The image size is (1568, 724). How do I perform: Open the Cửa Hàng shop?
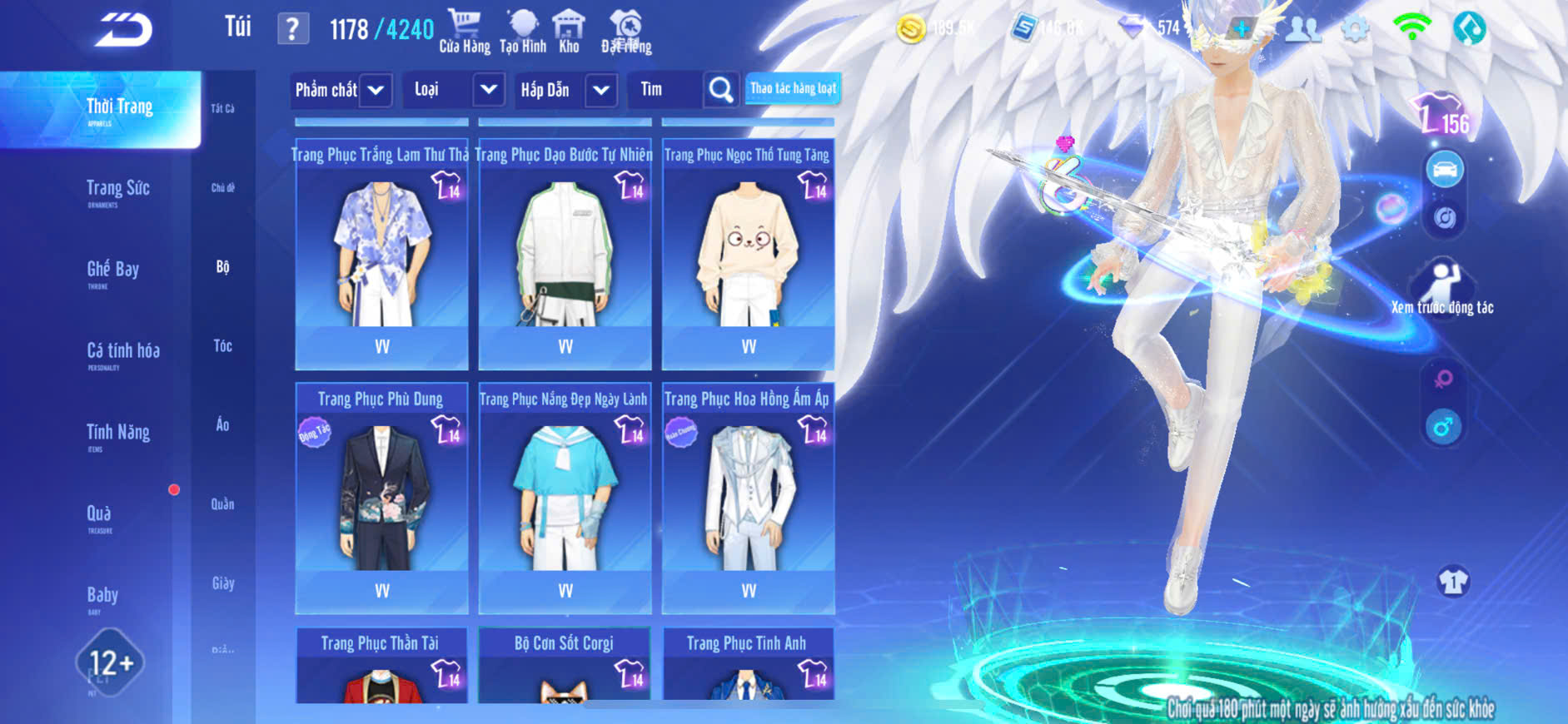coord(465,32)
